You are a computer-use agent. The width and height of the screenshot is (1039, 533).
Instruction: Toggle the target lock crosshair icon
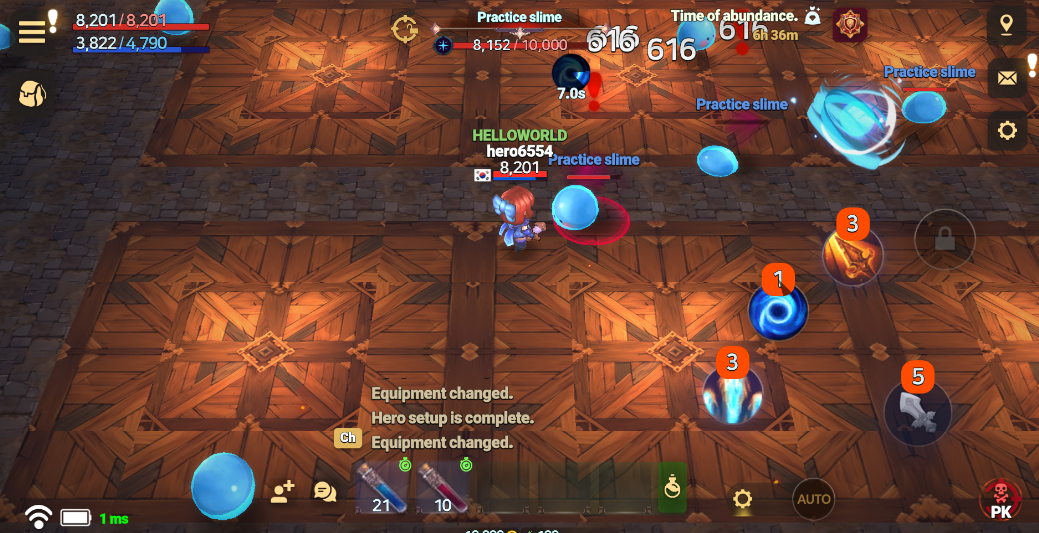tap(405, 29)
